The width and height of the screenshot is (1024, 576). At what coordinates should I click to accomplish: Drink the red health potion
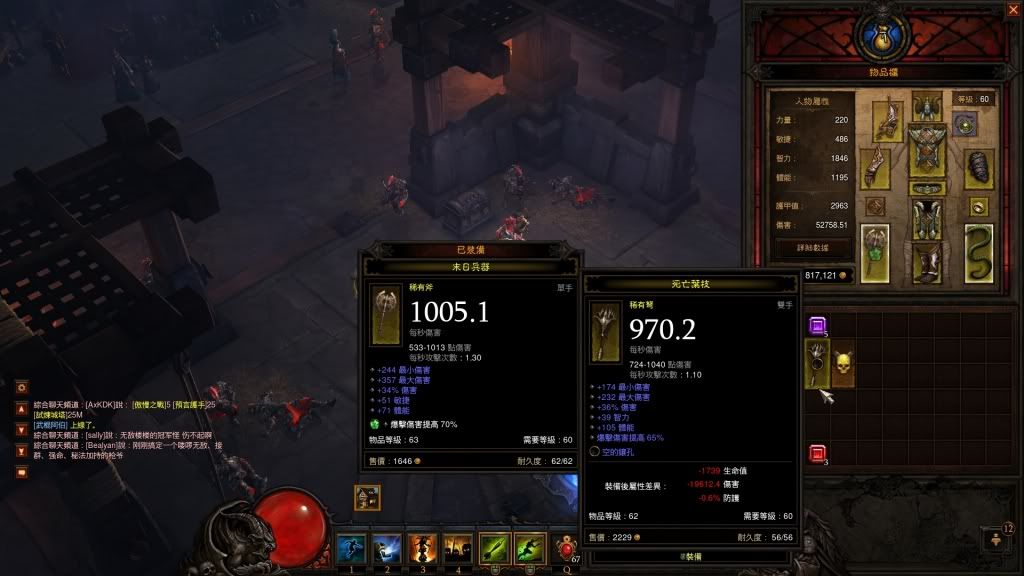click(x=567, y=549)
